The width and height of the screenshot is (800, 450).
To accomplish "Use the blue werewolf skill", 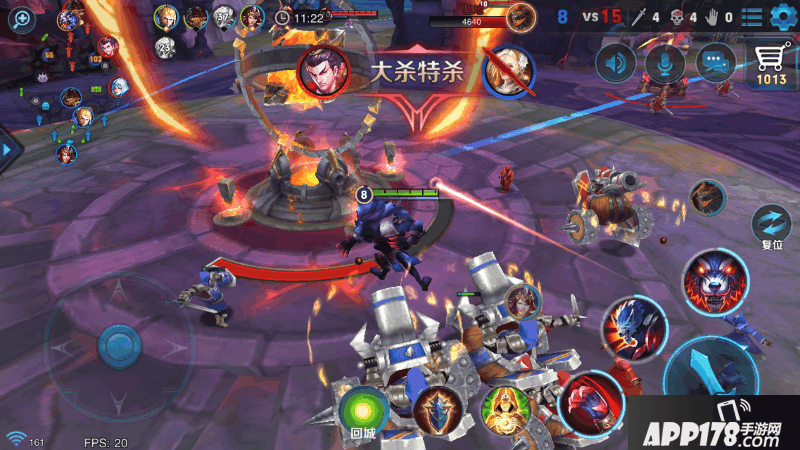I will 634,326.
